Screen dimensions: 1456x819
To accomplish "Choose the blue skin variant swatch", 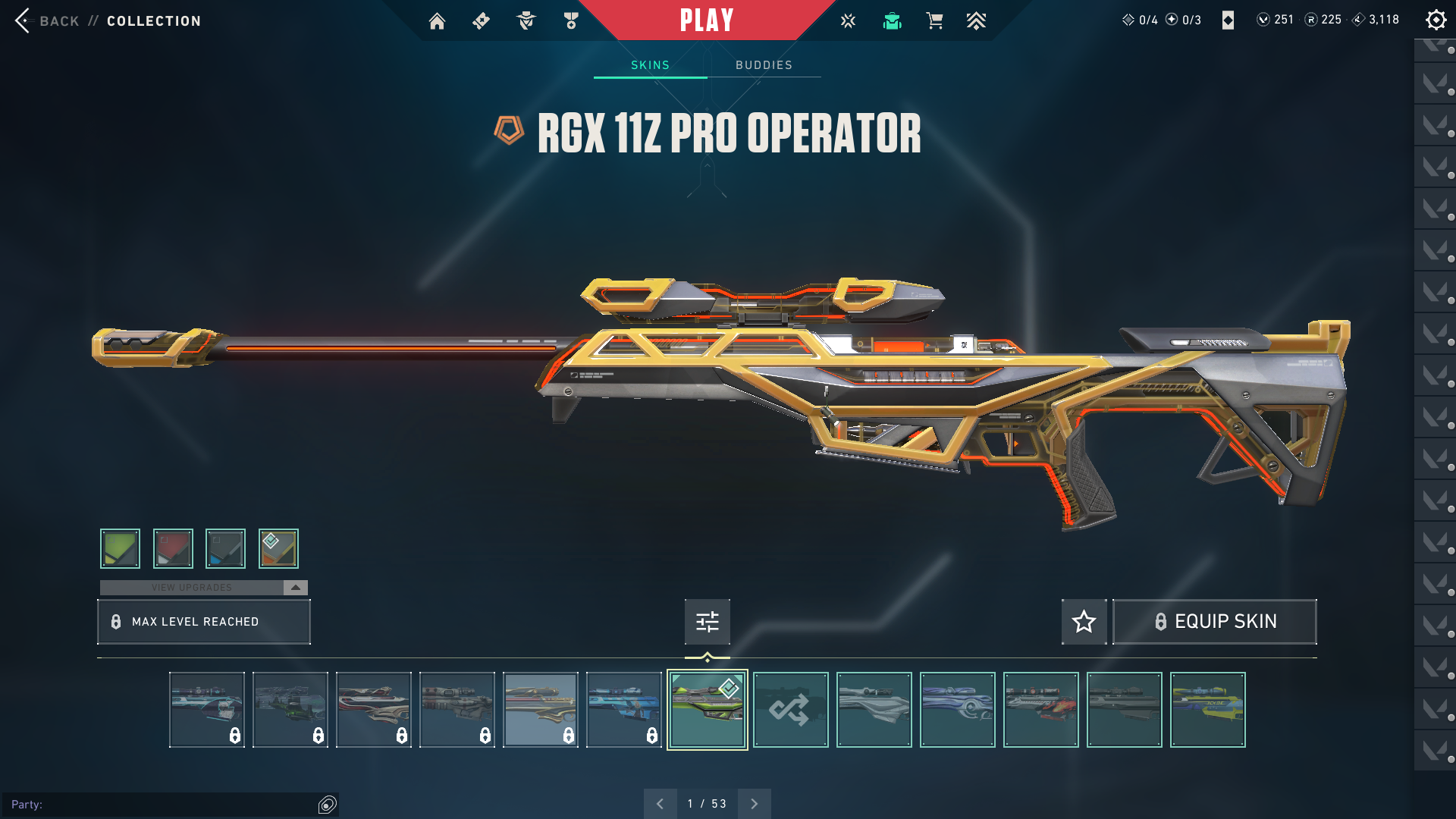I will (x=225, y=548).
